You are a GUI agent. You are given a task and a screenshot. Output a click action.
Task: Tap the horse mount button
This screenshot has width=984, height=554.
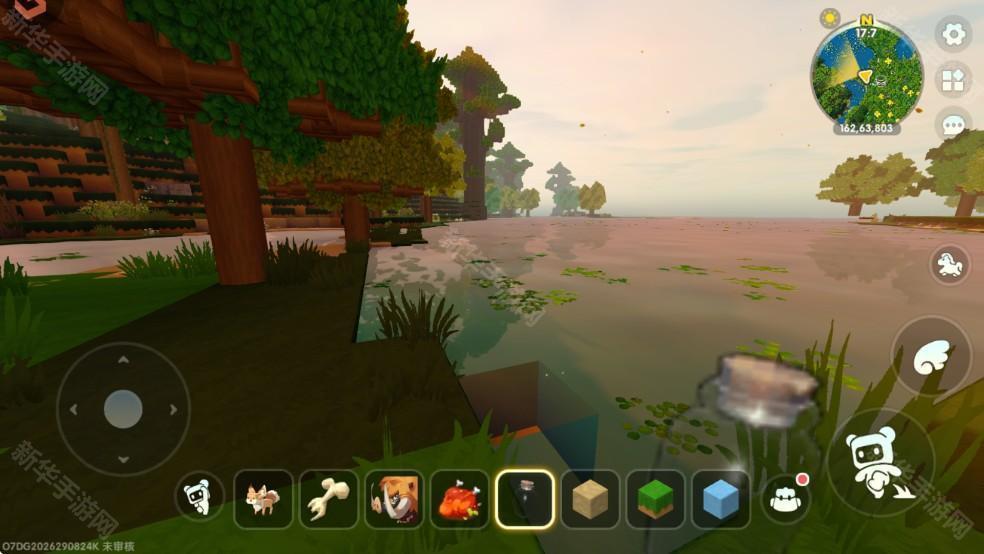tap(949, 265)
